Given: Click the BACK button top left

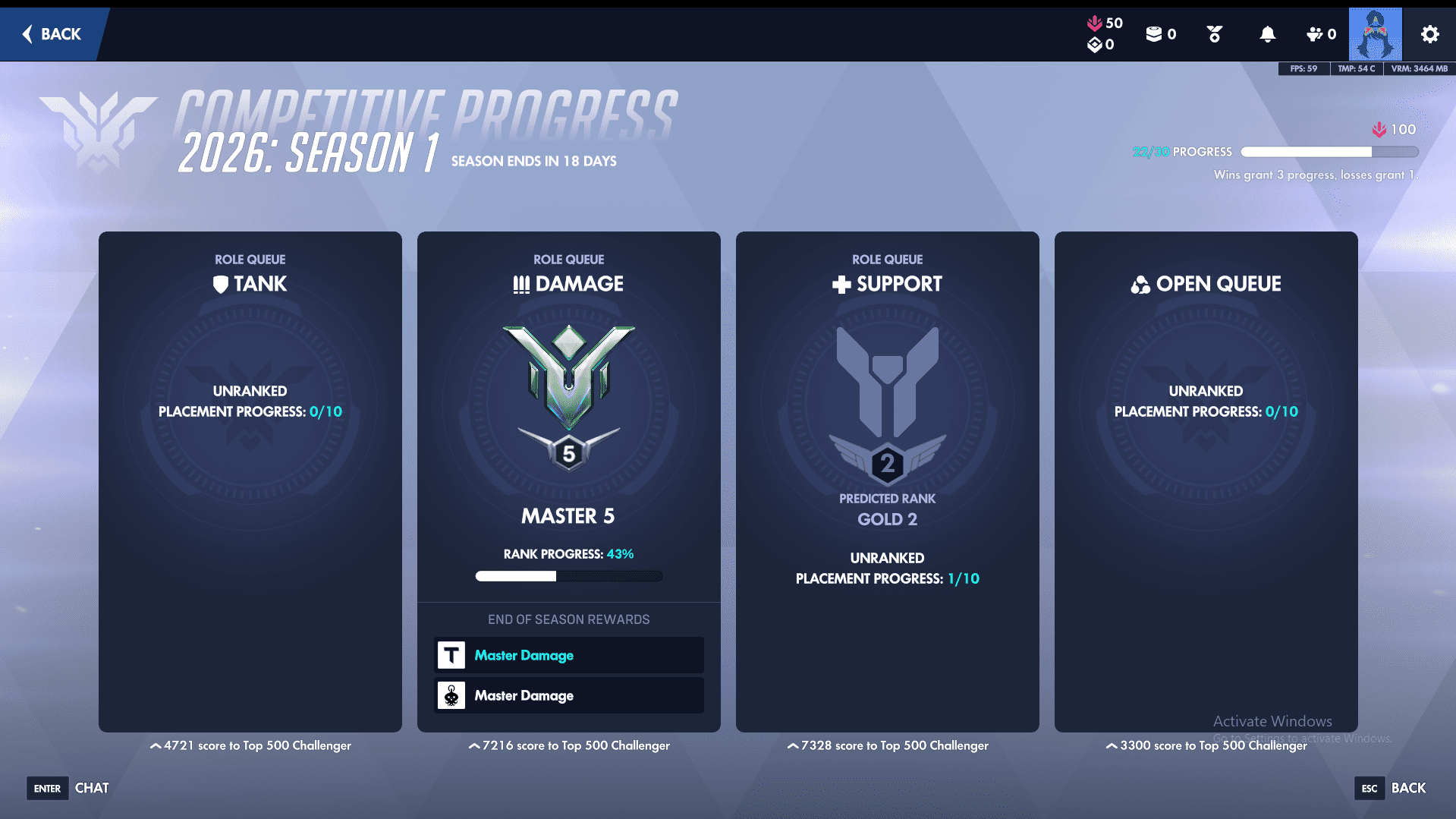Looking at the screenshot, I should [52, 34].
